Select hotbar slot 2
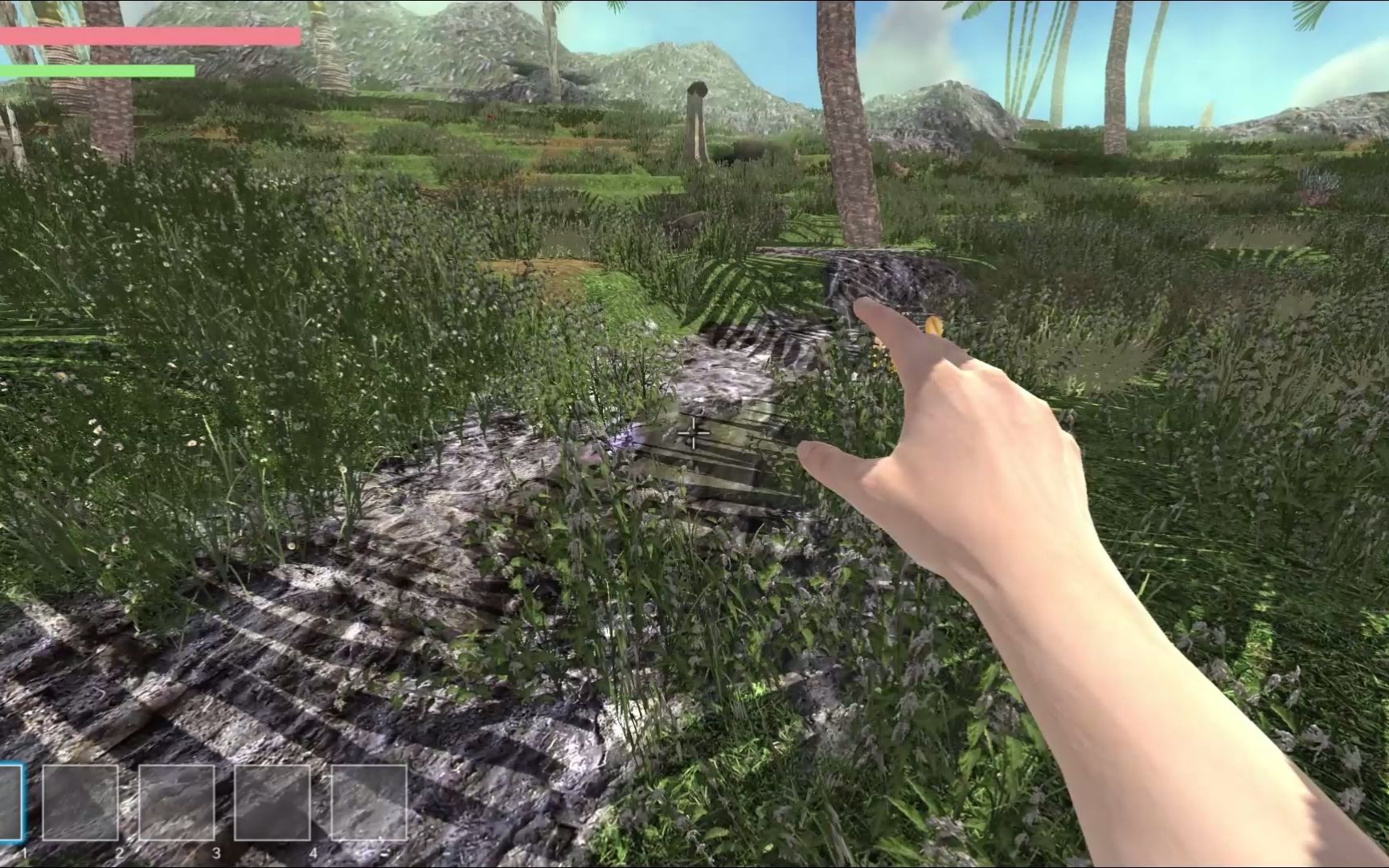The image size is (1389, 868). coord(81,804)
